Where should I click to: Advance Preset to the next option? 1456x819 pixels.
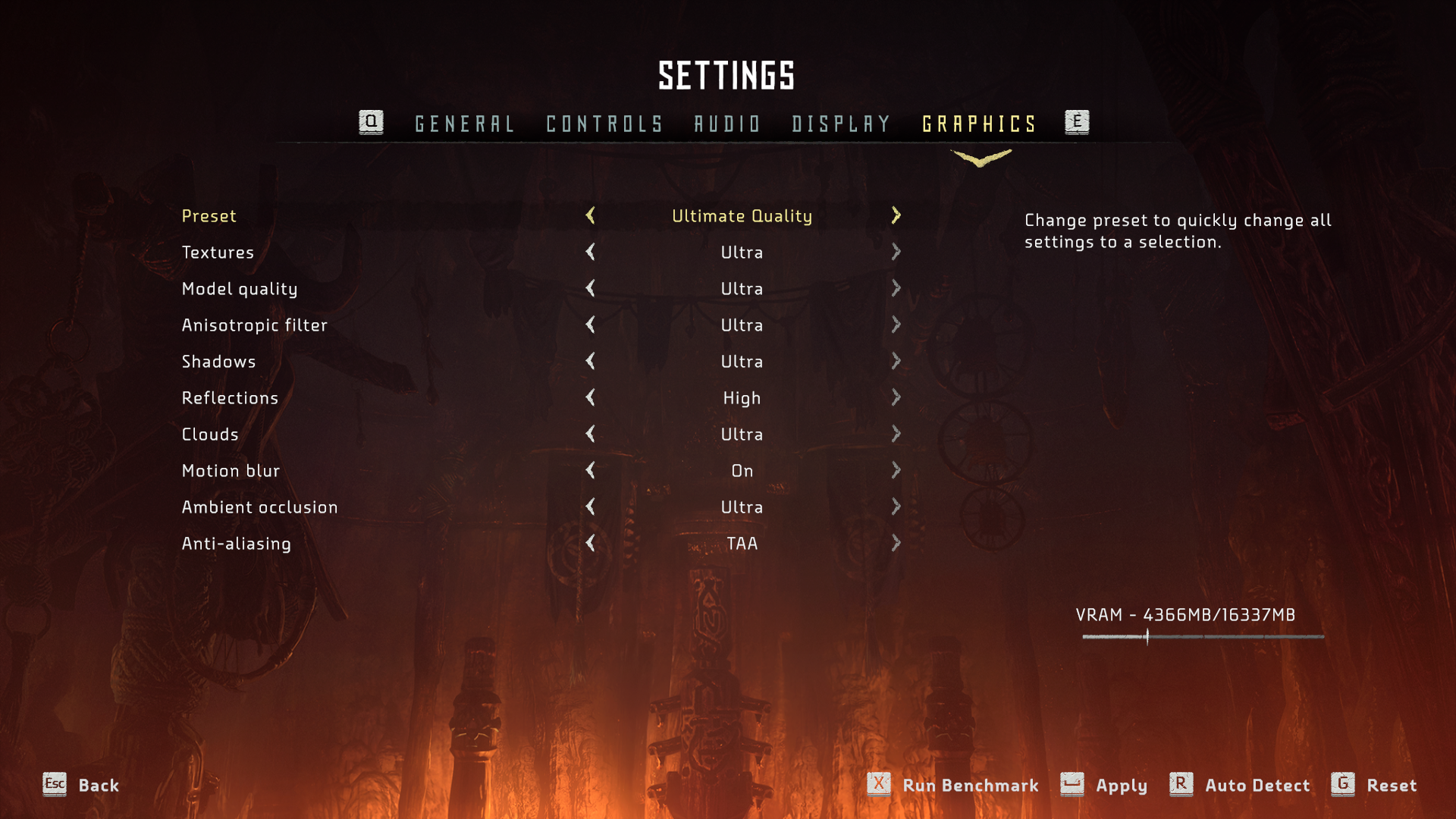pos(896,216)
